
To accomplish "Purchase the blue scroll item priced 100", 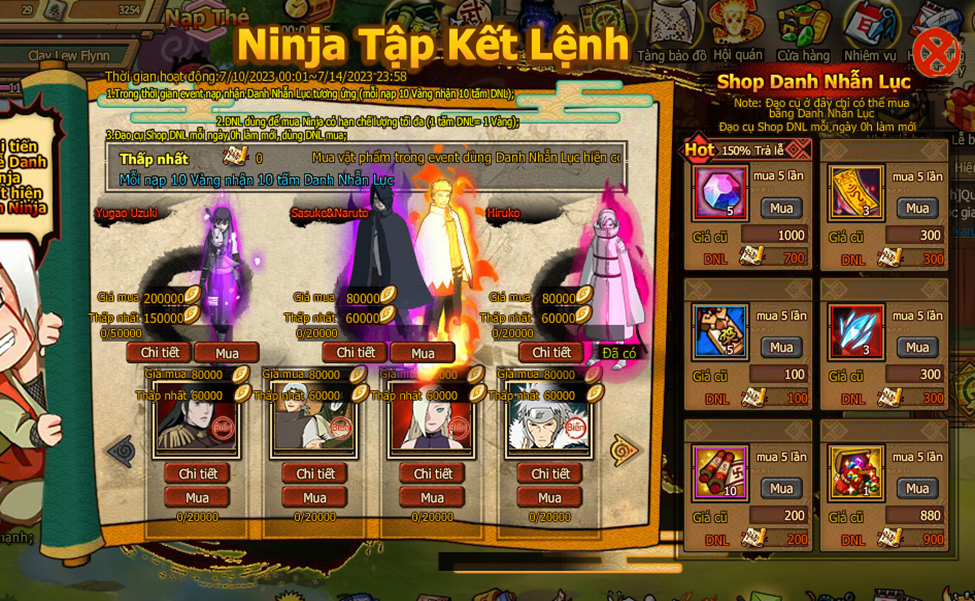I will pos(781,347).
